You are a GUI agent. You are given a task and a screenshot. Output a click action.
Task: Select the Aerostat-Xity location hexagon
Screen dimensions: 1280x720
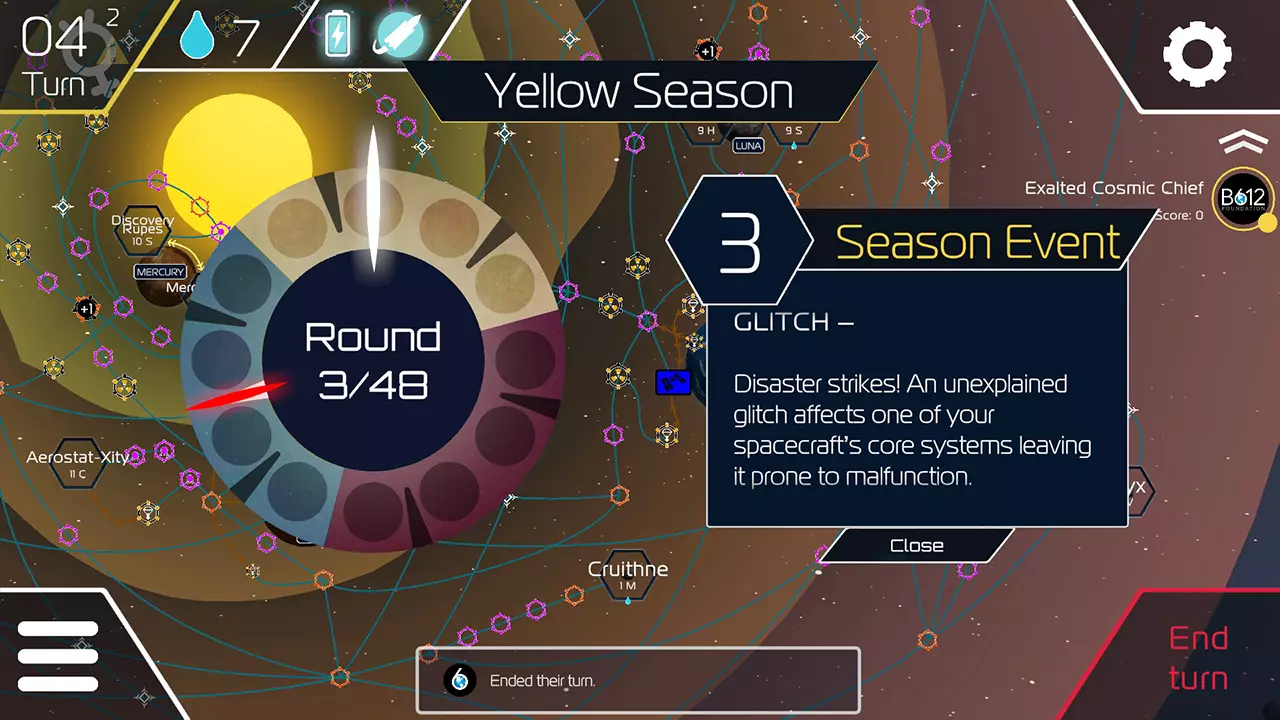coord(77,465)
